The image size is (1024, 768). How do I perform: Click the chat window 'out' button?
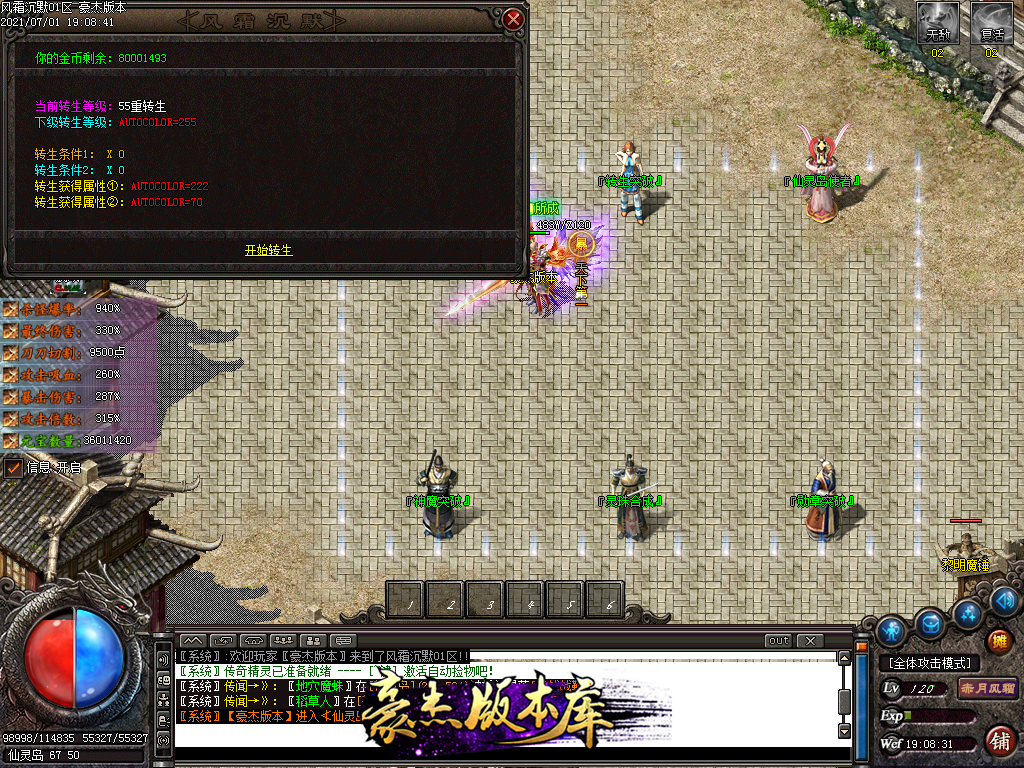778,640
